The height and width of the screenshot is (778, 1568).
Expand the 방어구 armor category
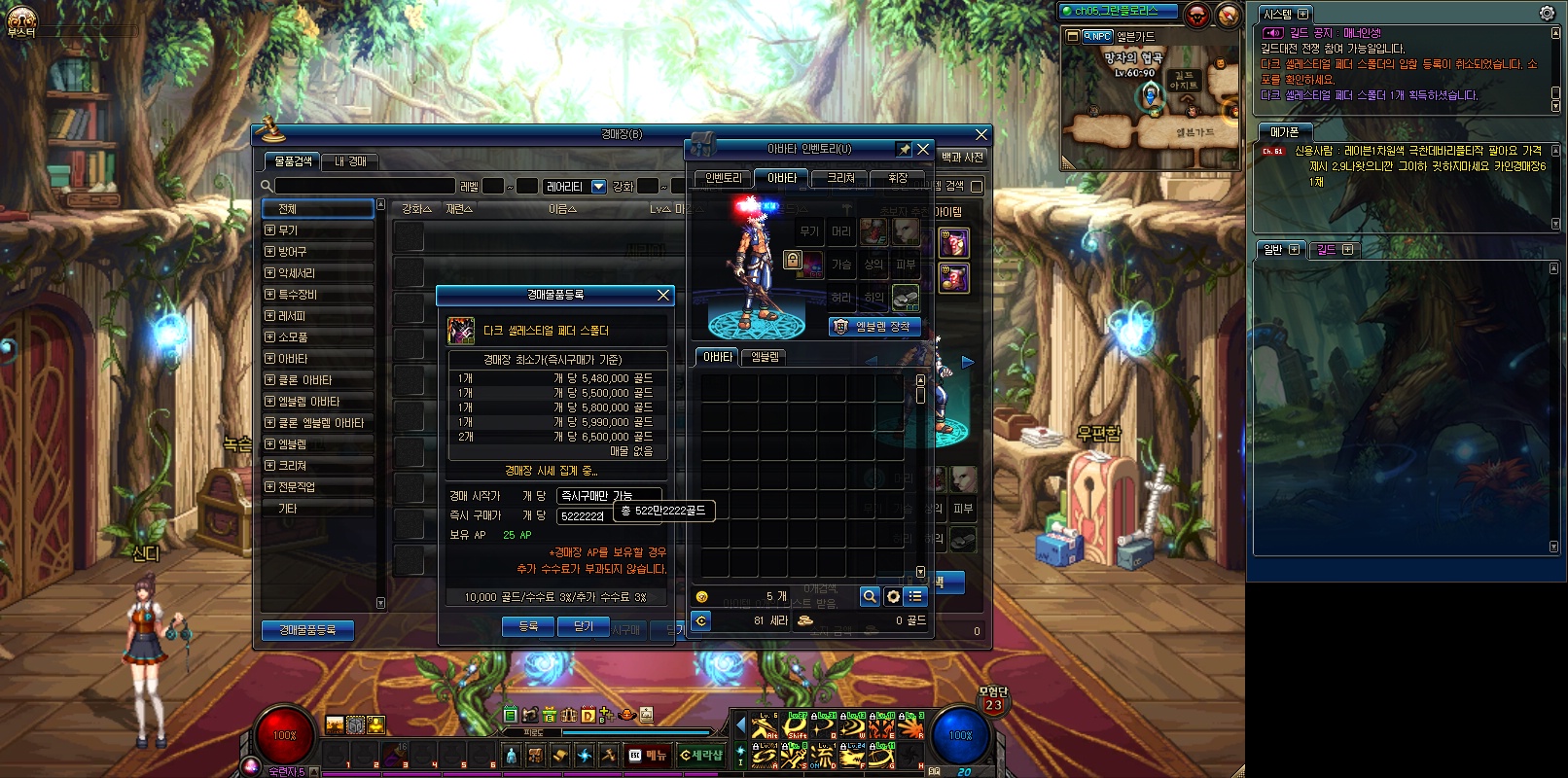[270, 252]
